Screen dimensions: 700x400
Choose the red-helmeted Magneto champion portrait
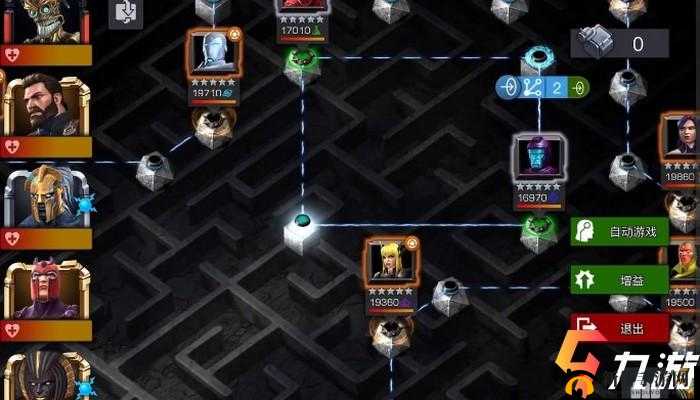[x=43, y=291]
